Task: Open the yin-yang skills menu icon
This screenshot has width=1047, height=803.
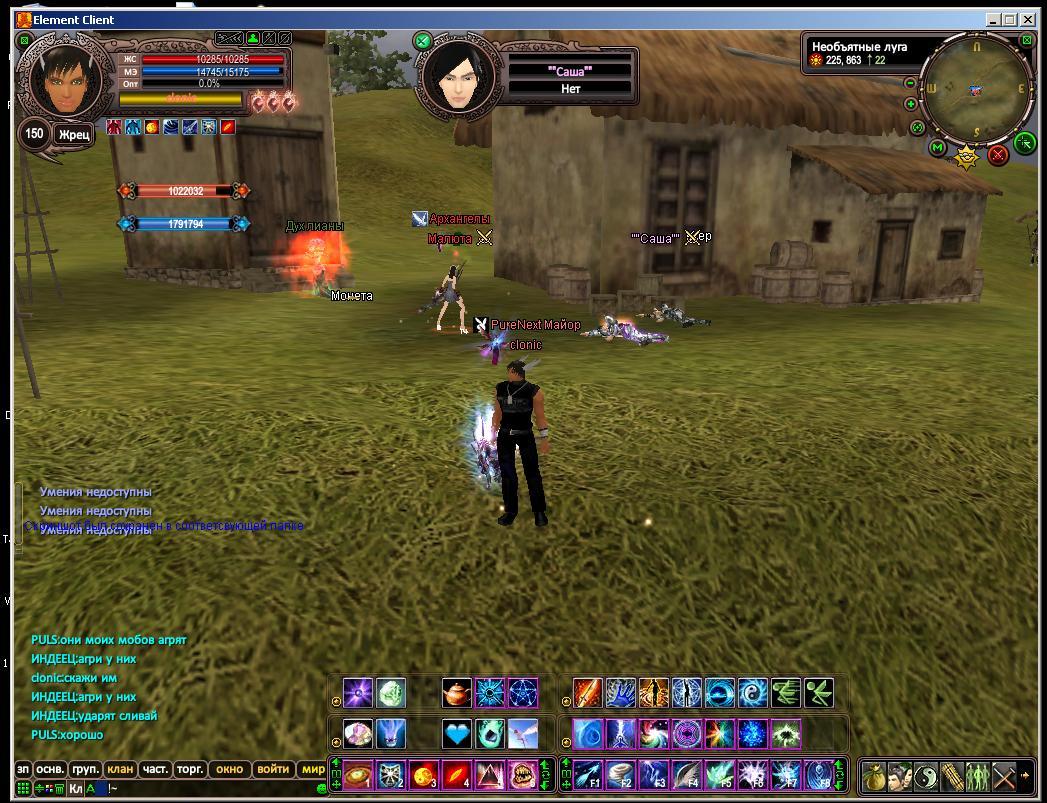Action: (x=926, y=775)
